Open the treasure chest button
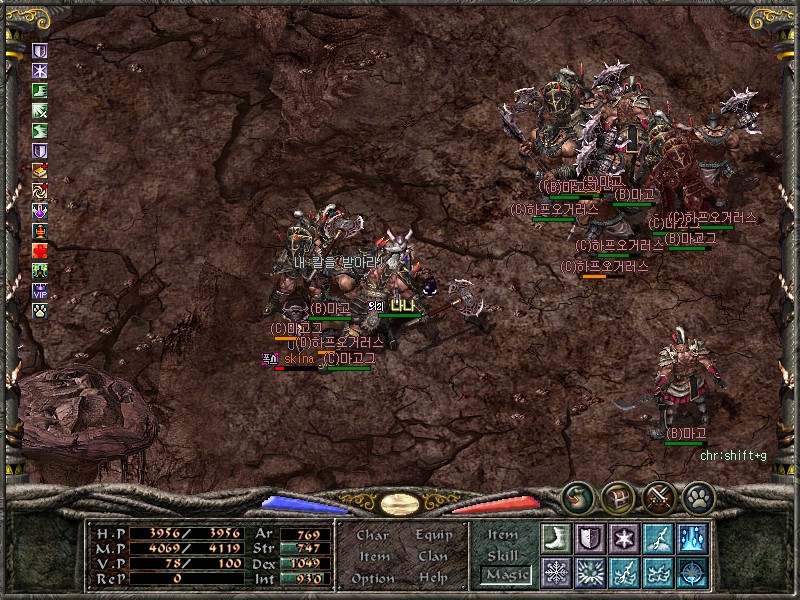This screenshot has height=600, width=800. [x=618, y=497]
